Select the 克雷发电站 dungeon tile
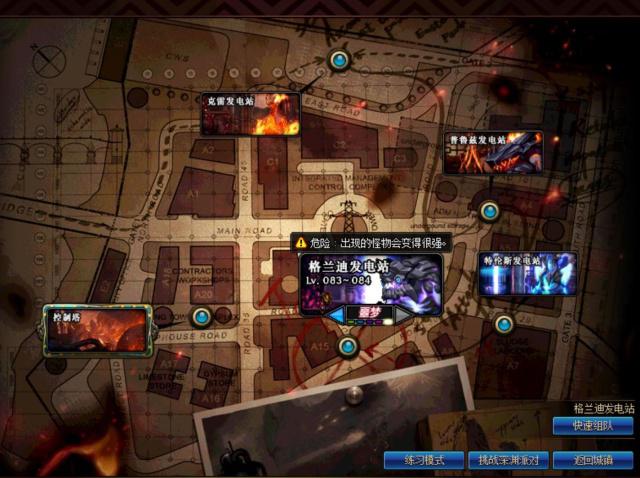640x478 pixels. click(x=250, y=115)
